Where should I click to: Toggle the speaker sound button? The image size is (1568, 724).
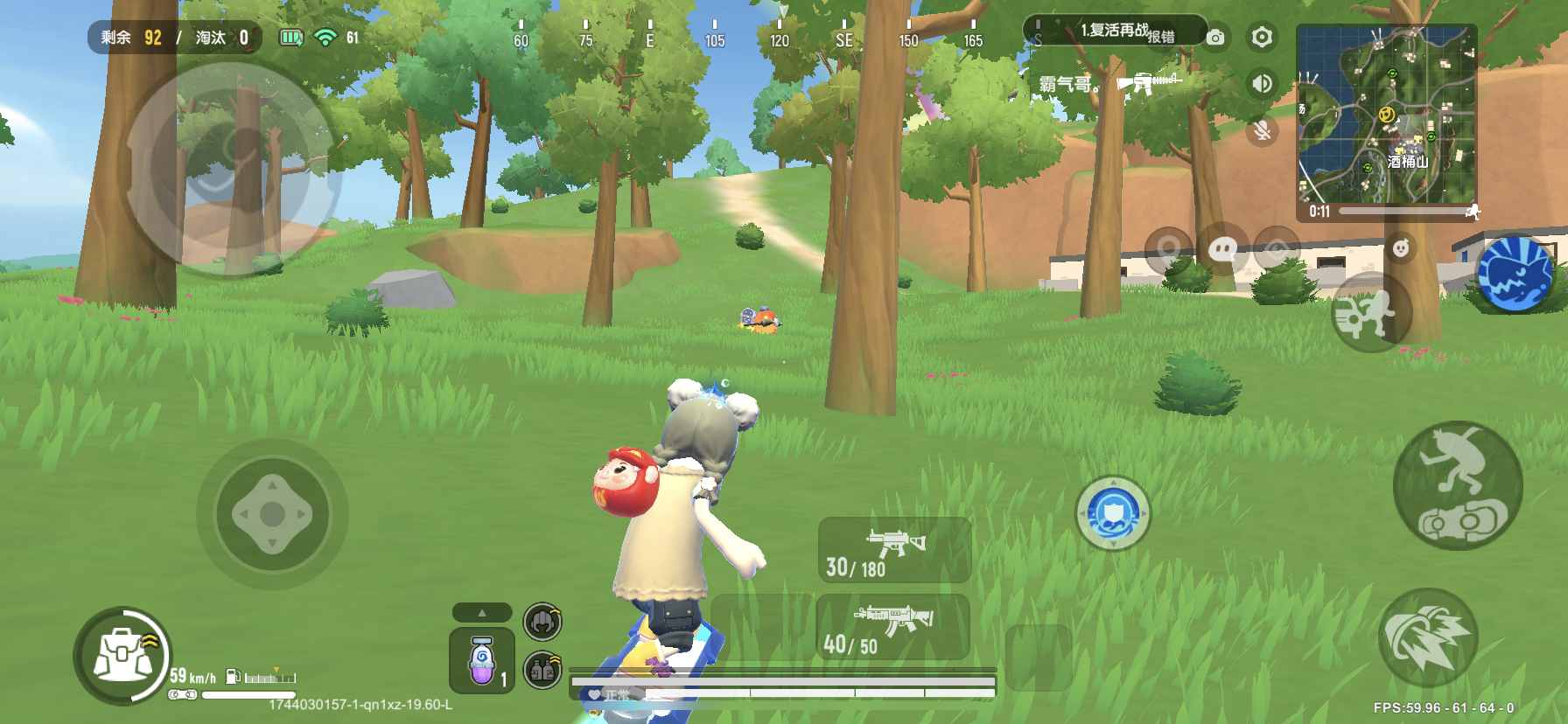pyautogui.click(x=1261, y=83)
